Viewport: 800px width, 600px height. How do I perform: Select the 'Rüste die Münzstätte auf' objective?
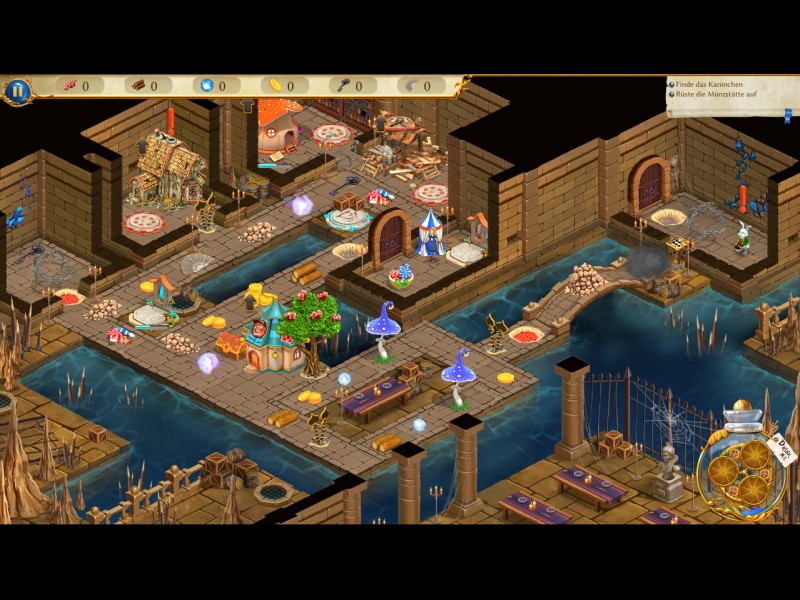718,97
